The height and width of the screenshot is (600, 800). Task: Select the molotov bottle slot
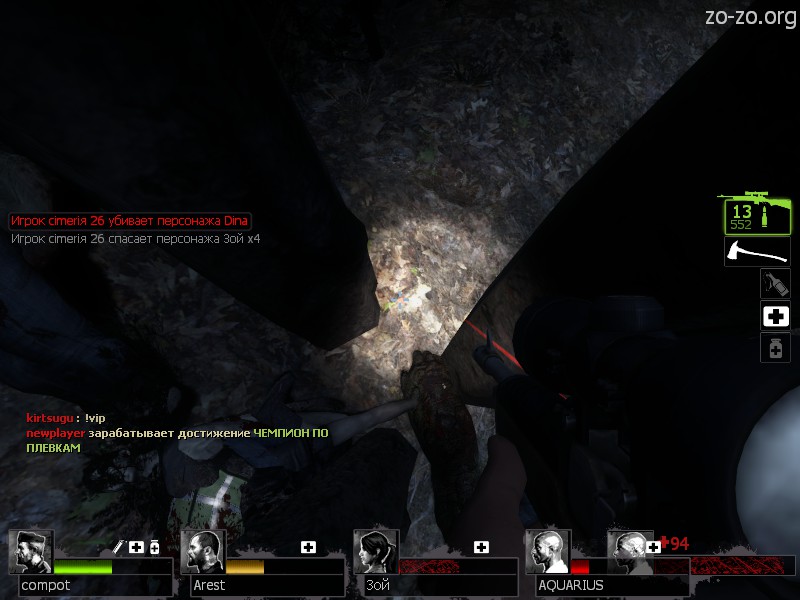[x=775, y=284]
